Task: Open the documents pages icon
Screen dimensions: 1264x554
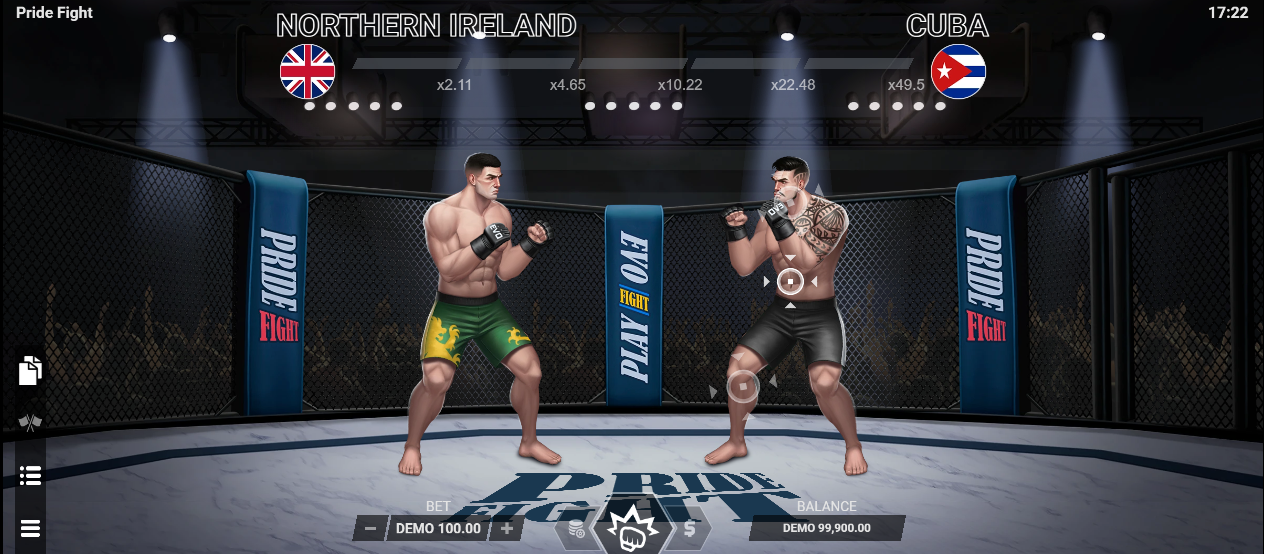Action: [30, 370]
